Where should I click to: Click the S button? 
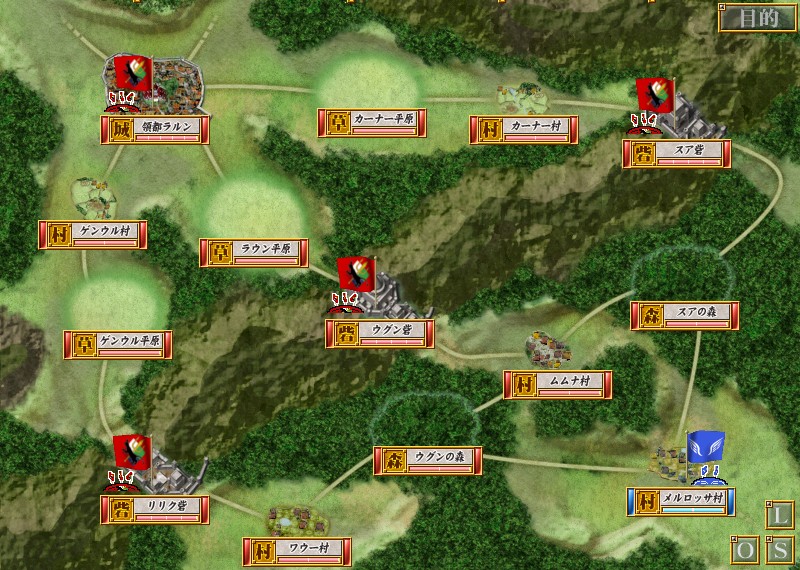click(x=780, y=551)
